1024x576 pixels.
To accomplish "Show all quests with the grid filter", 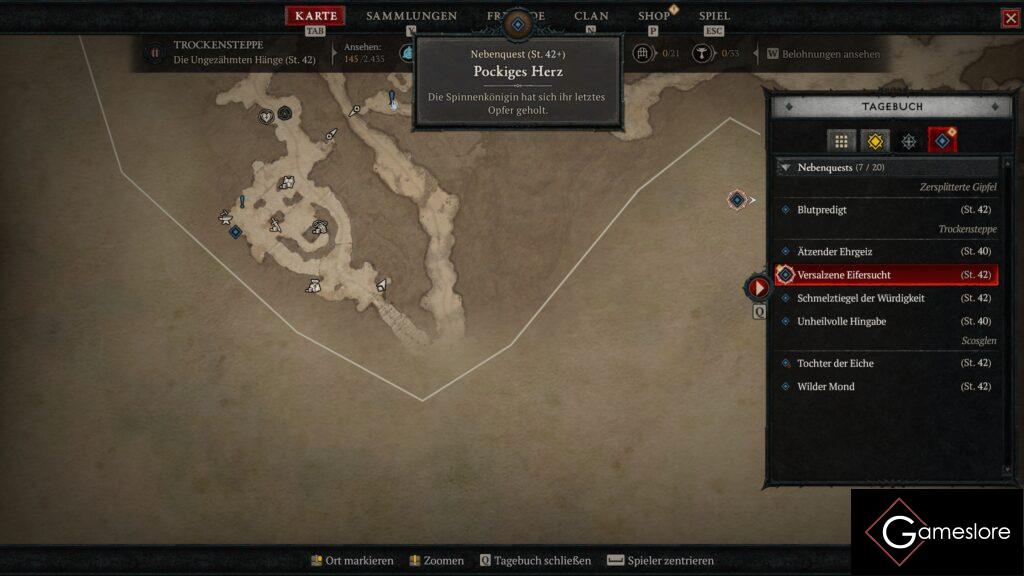I will (842, 141).
